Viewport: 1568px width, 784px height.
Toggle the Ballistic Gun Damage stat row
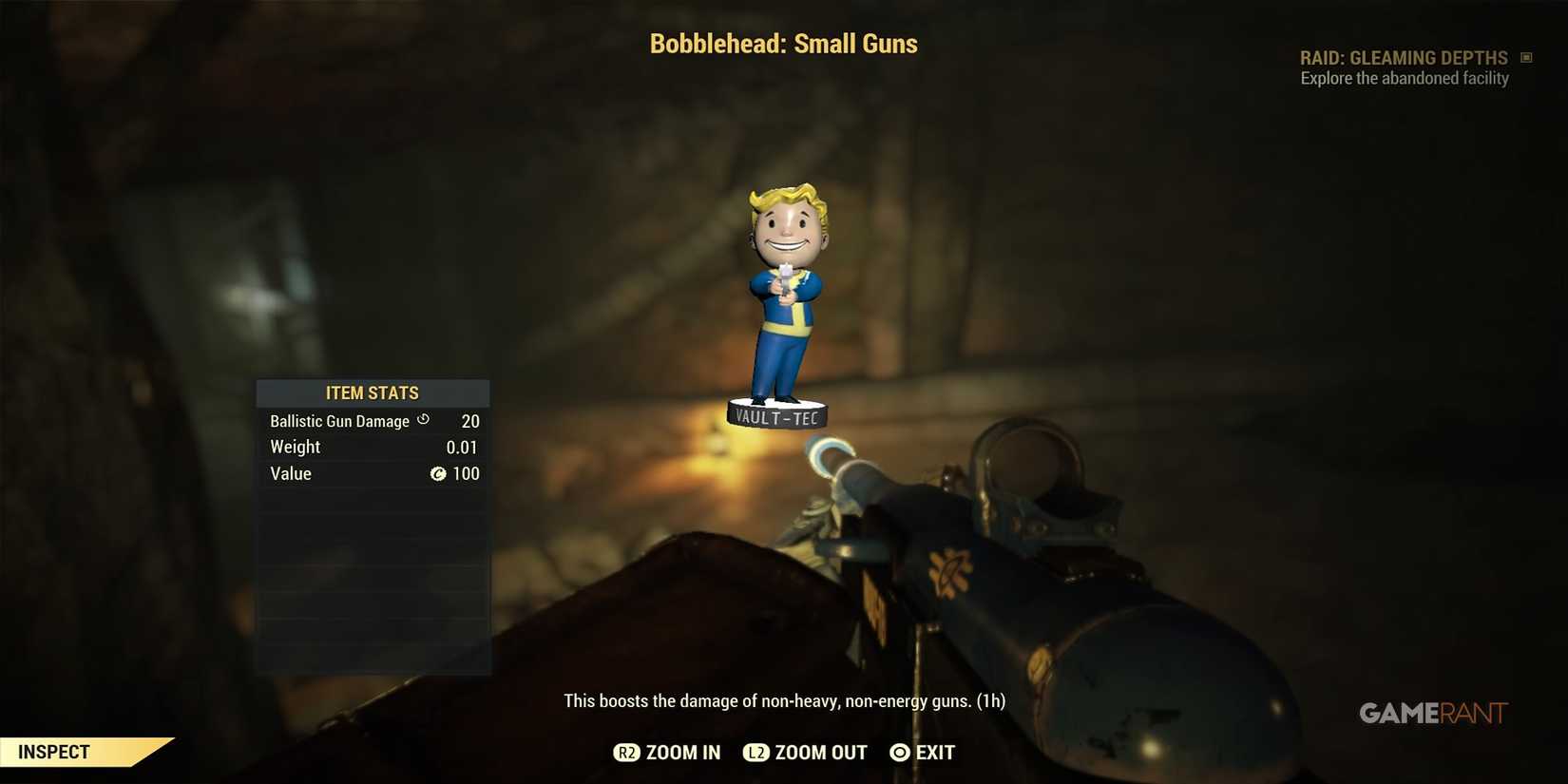click(x=371, y=420)
